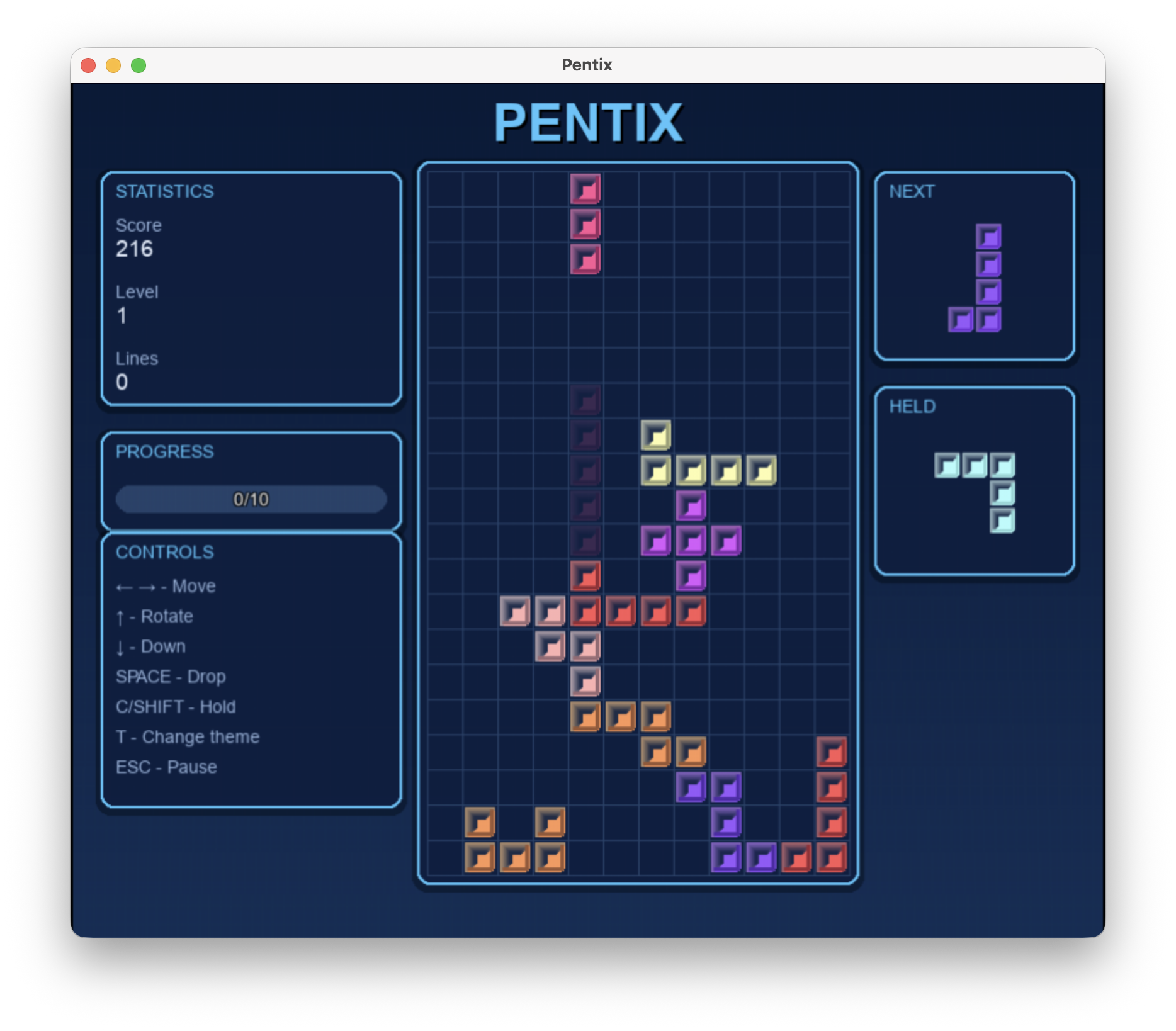1176x1031 pixels.
Task: Click the Score value showing 216
Action: [x=135, y=249]
